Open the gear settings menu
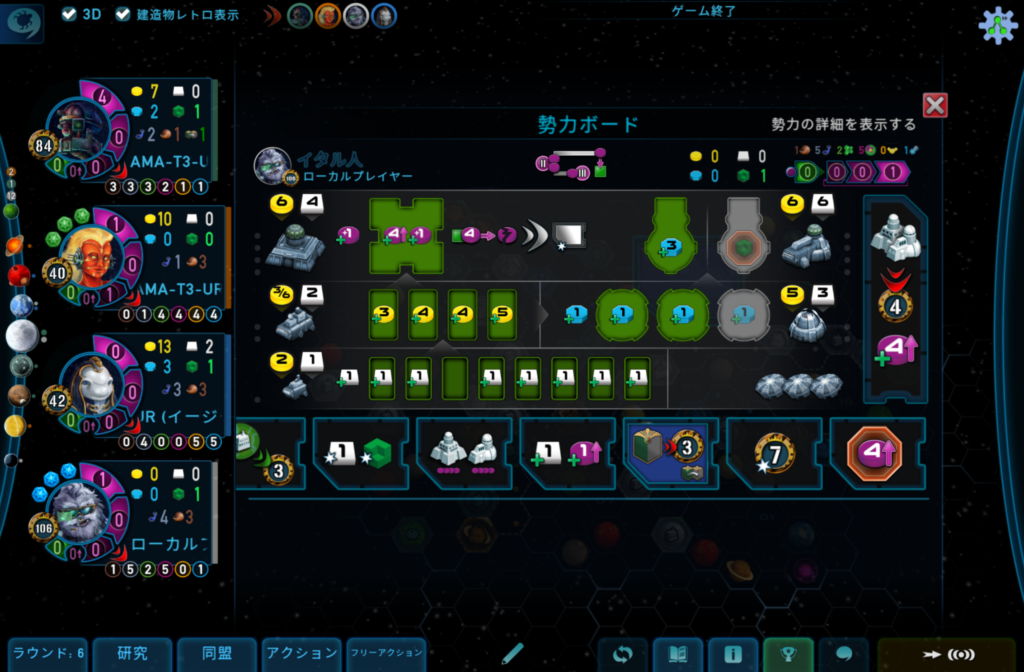Image resolution: width=1024 pixels, height=672 pixels. tap(996, 25)
